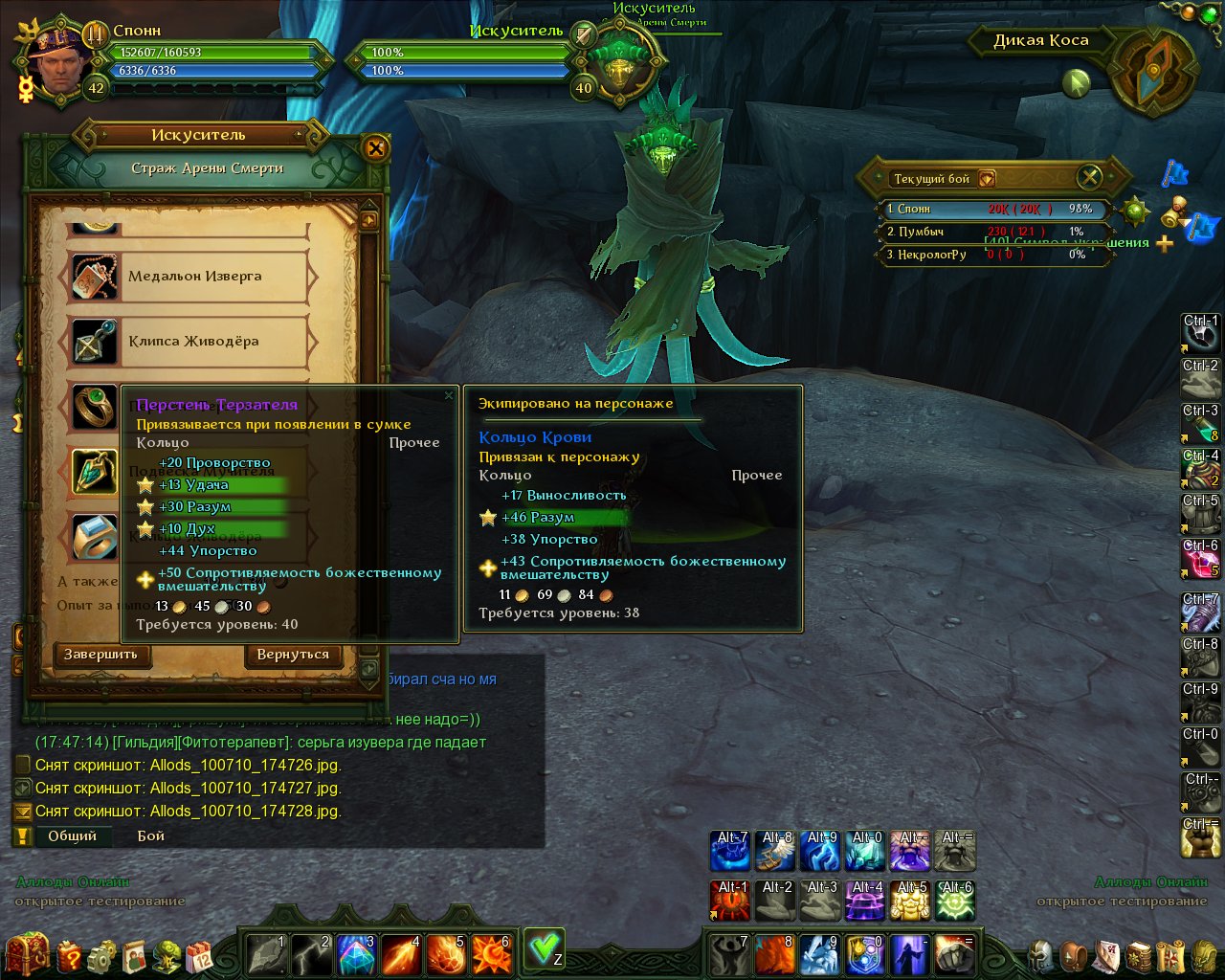Image resolution: width=1225 pixels, height=980 pixels.
Task: Activate the fiery sun ability in slot 6
Action: point(491,953)
